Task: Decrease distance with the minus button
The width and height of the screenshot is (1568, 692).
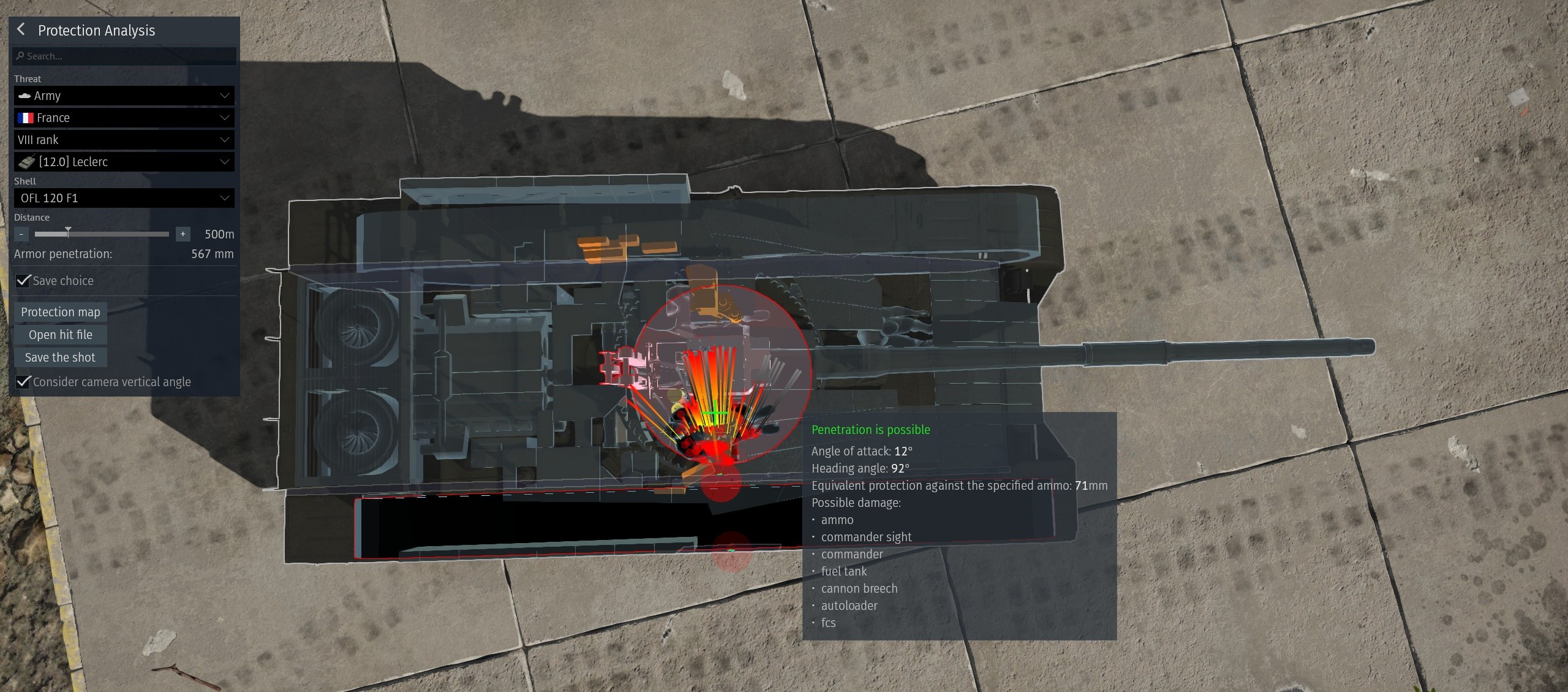Action: [x=21, y=234]
